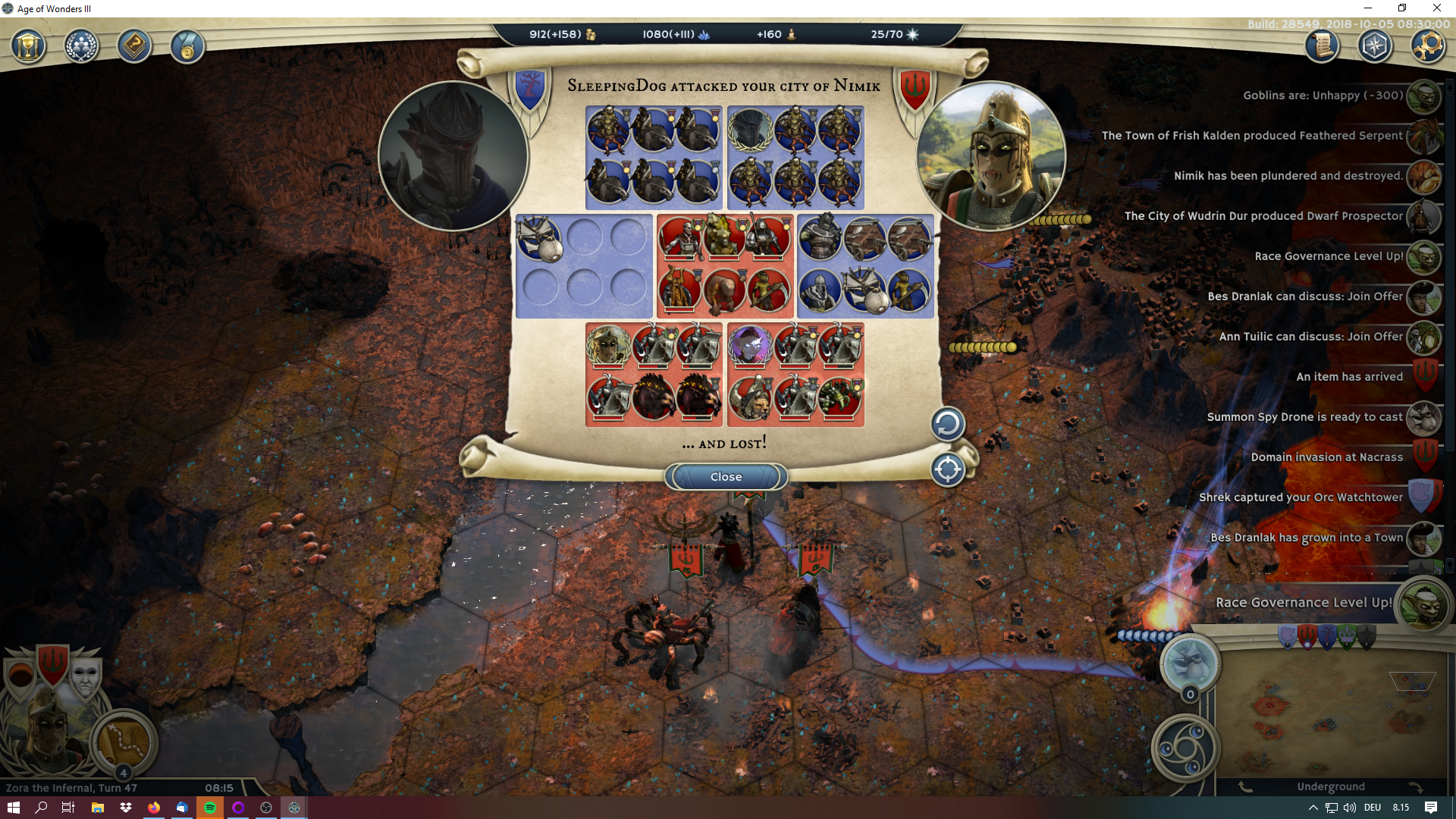
Task: Open 'Ann Tuilic can discuss: Join Offer' event
Action: click(1310, 337)
